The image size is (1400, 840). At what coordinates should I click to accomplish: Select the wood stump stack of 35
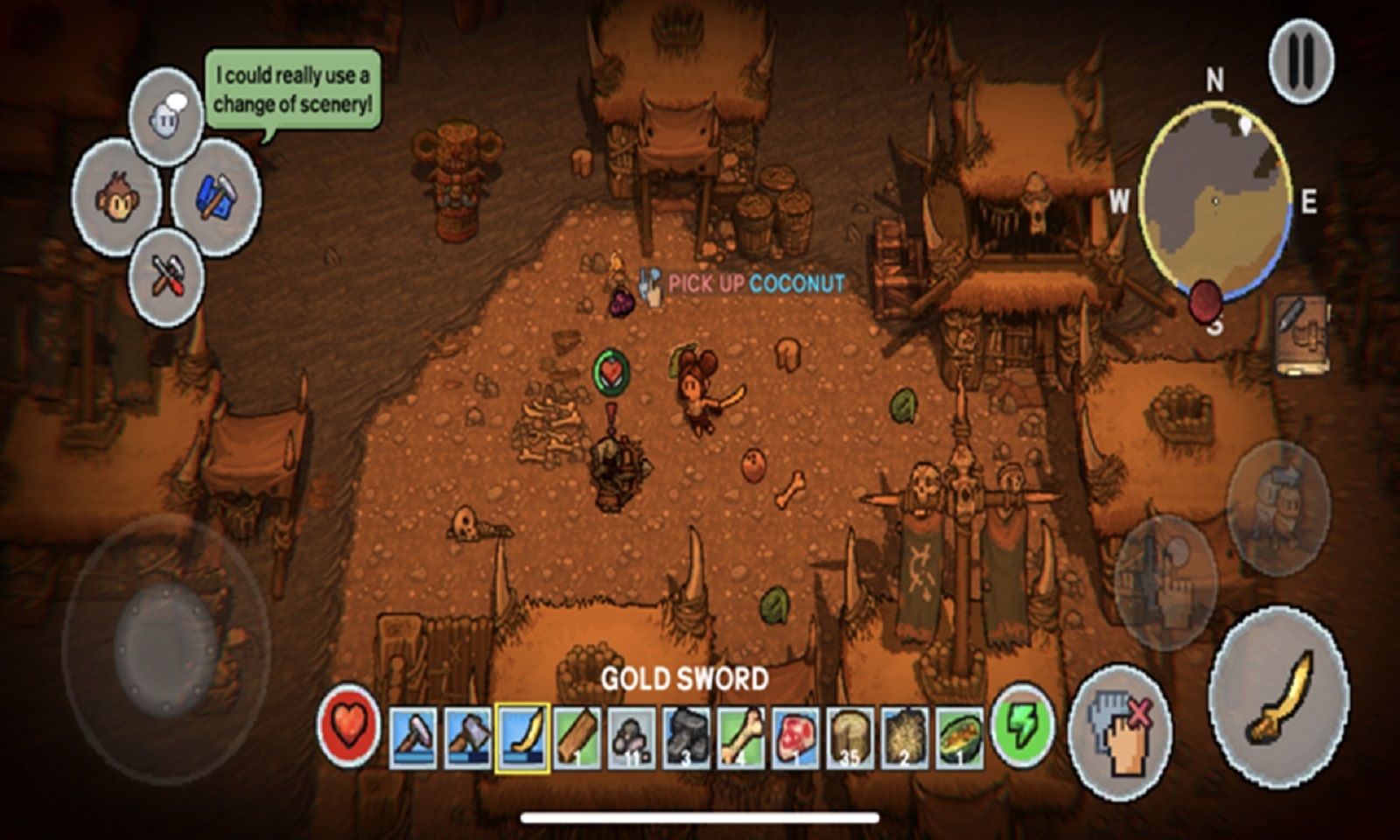coord(849,738)
